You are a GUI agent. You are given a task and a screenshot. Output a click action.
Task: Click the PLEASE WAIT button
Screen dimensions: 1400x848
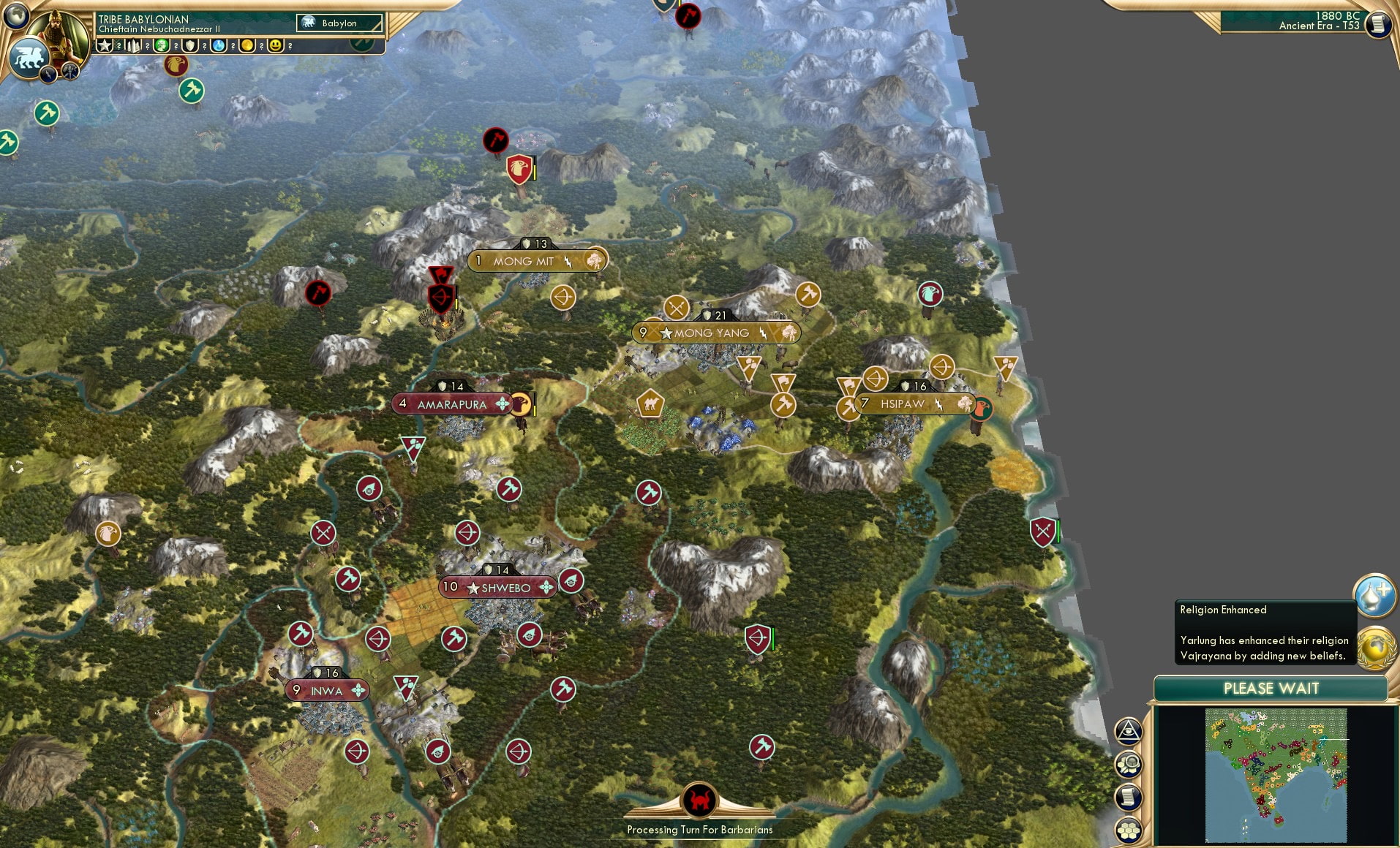tap(1271, 689)
